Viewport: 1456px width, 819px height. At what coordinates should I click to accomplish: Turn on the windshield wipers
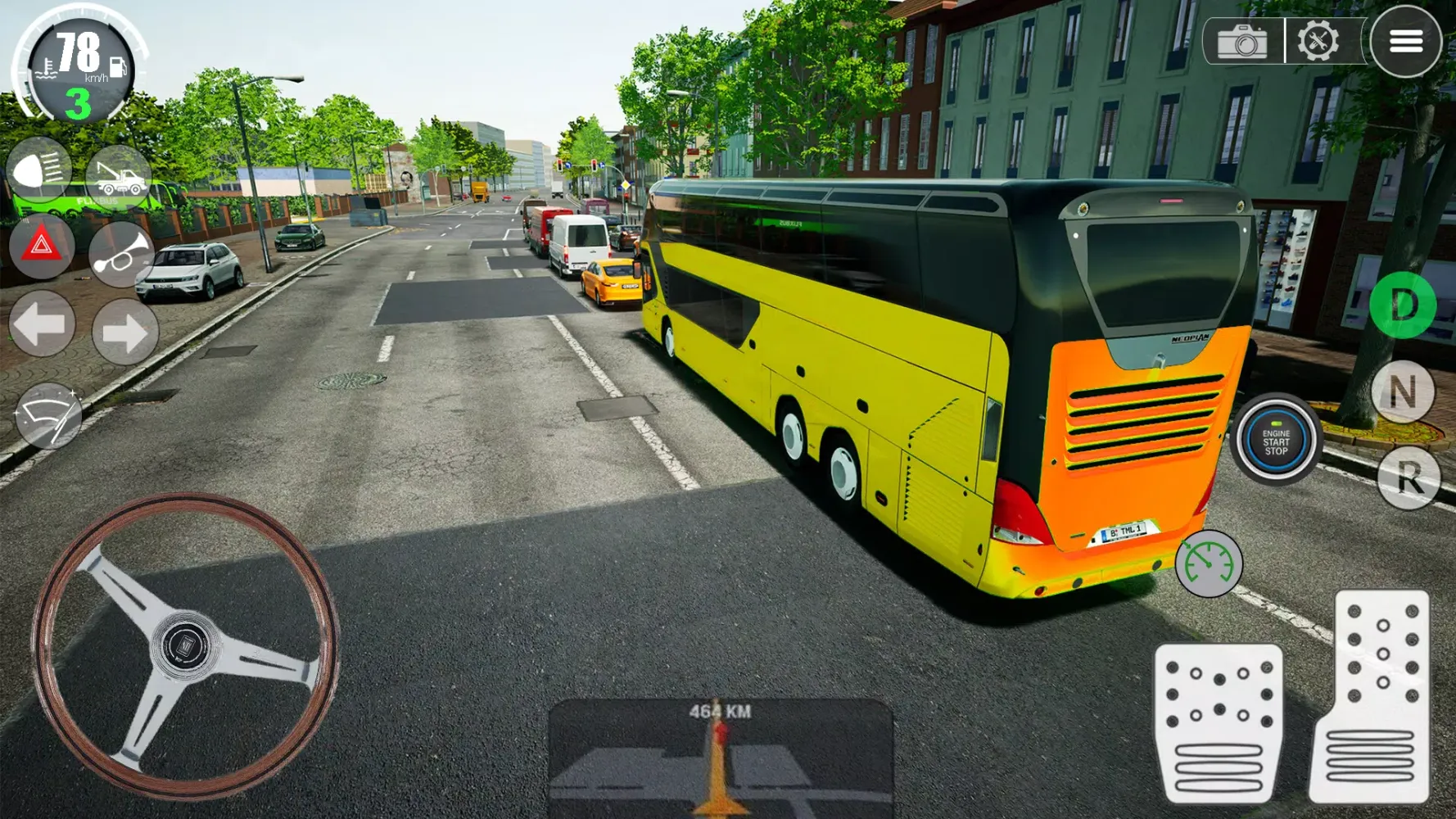[x=51, y=411]
